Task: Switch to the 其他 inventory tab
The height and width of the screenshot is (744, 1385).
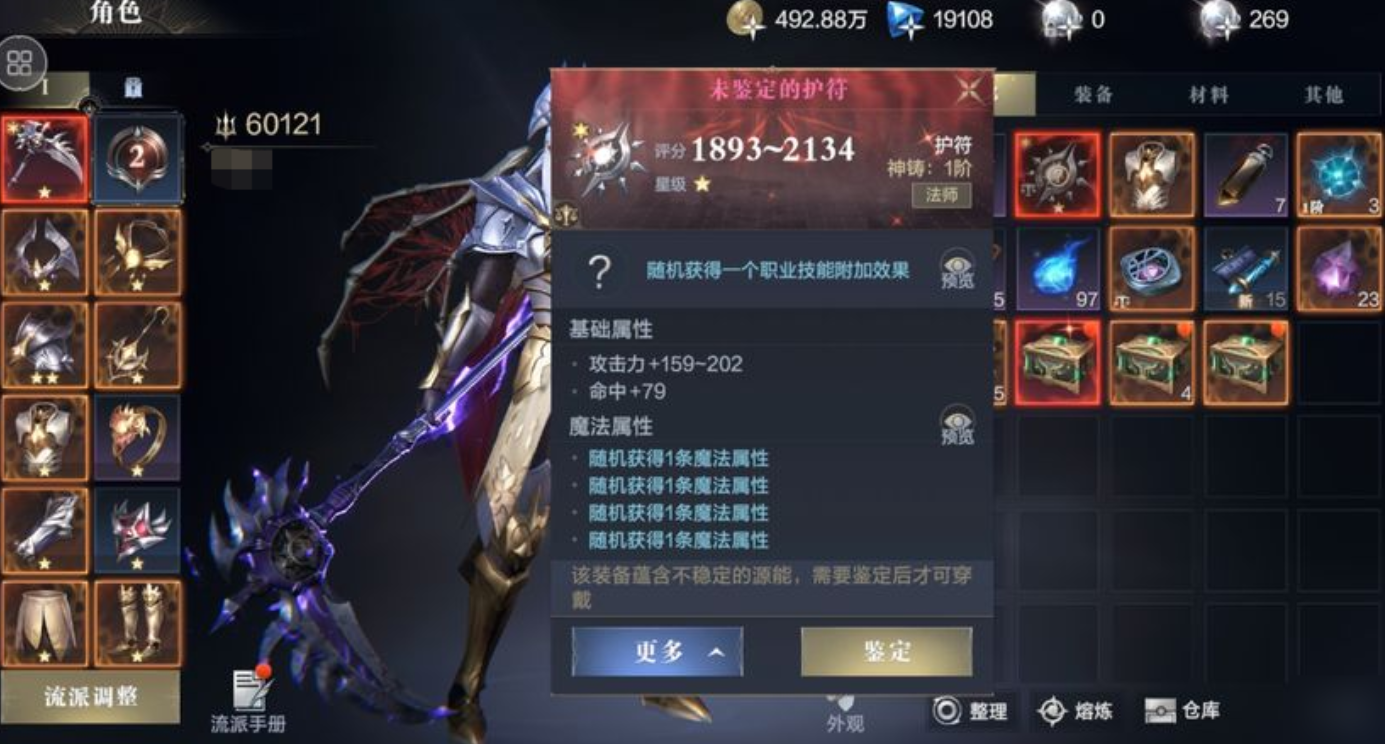Action: coord(1327,94)
